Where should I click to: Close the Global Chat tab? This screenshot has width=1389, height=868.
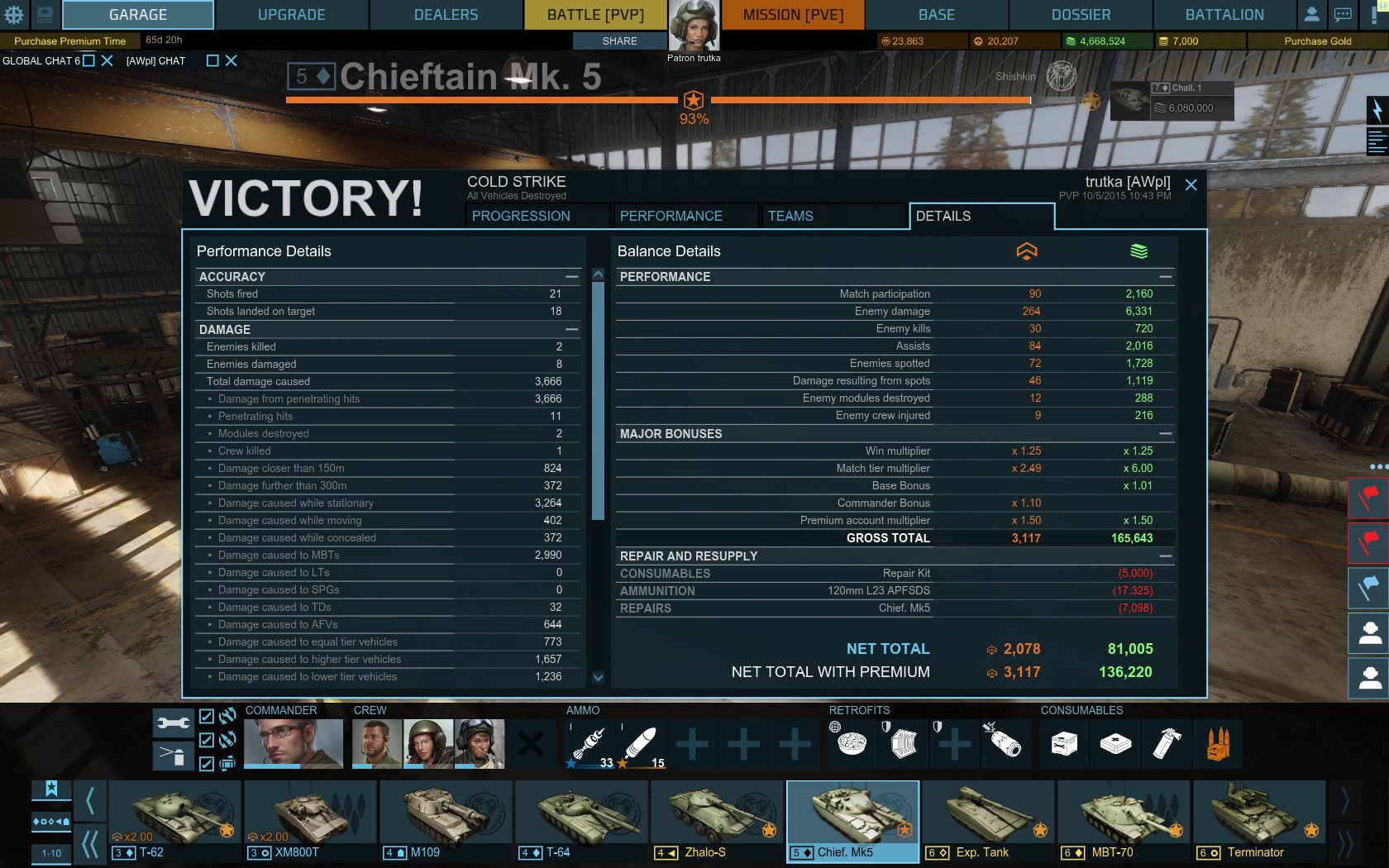[107, 60]
